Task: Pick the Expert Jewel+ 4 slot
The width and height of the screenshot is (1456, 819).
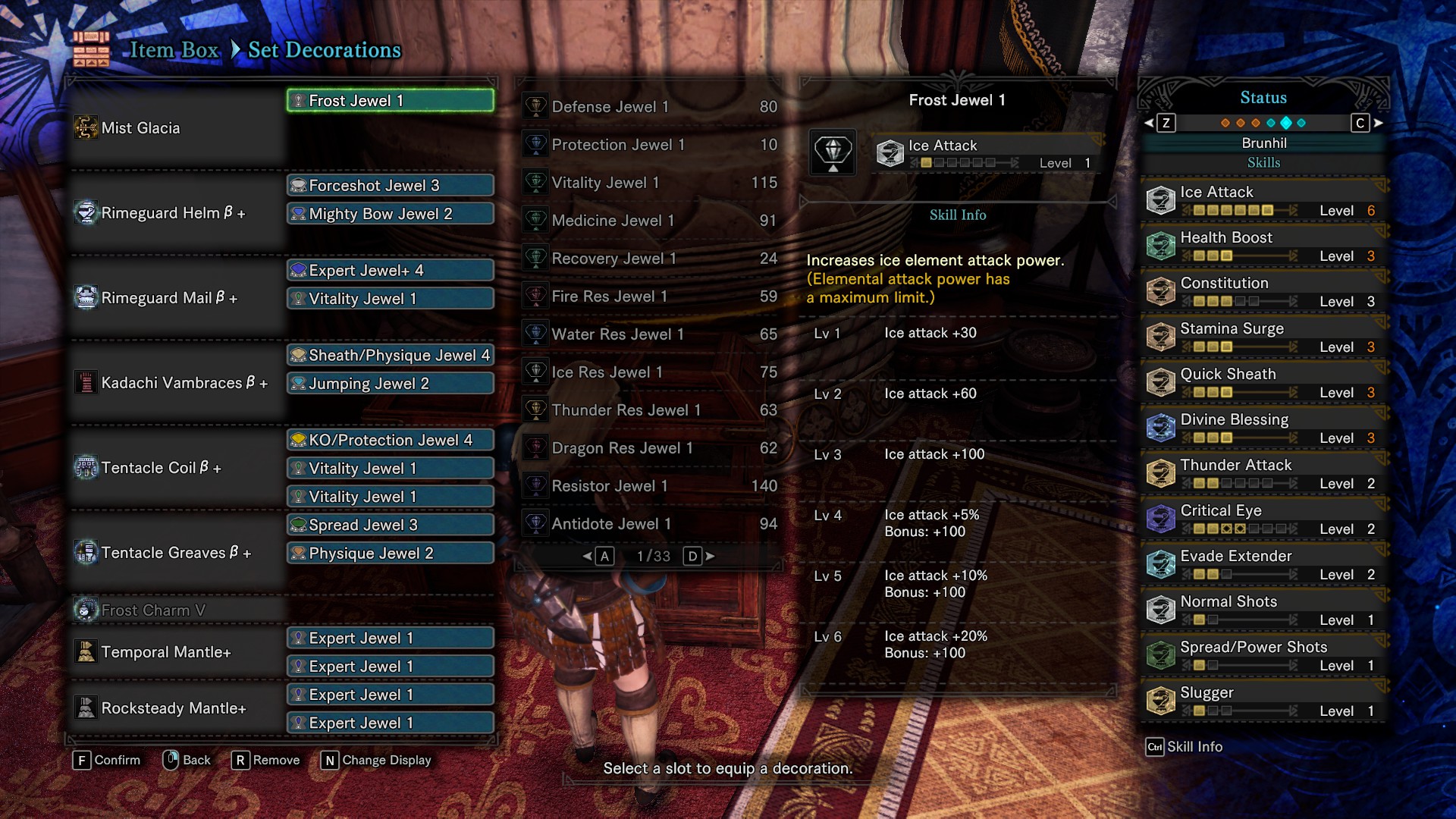Action: coord(391,271)
